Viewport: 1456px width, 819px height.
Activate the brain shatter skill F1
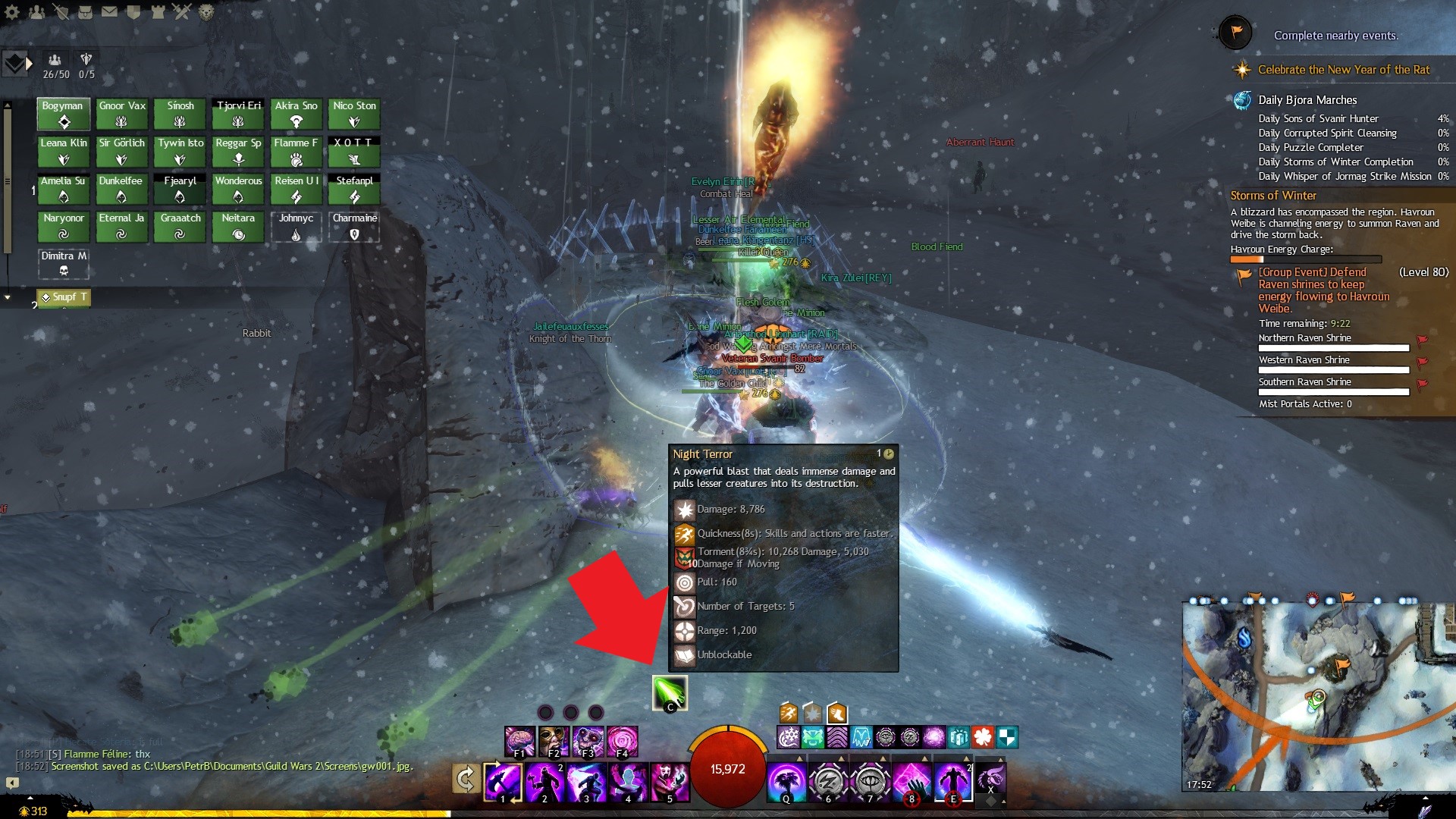pos(520,741)
